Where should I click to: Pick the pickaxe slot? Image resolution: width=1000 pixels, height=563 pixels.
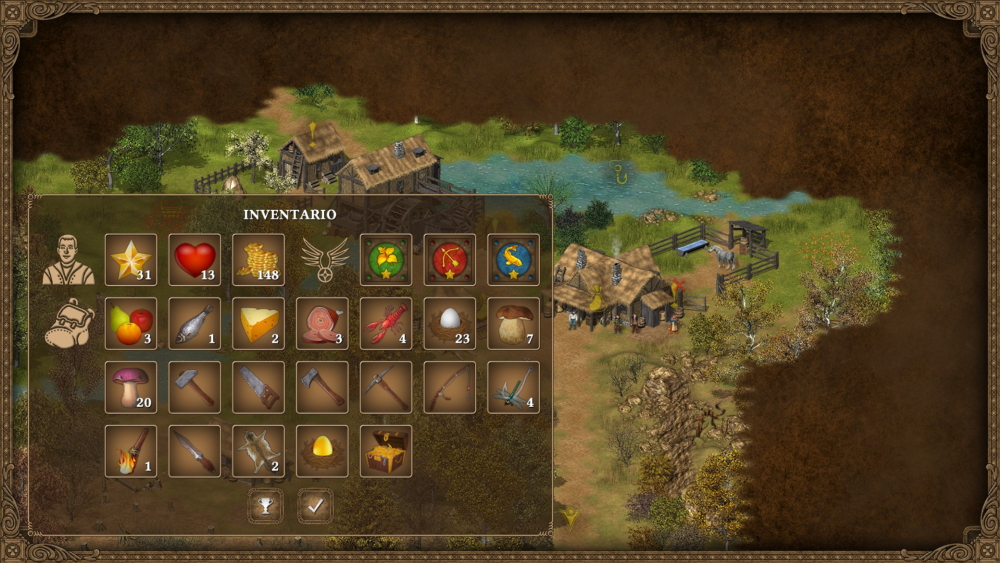point(386,387)
